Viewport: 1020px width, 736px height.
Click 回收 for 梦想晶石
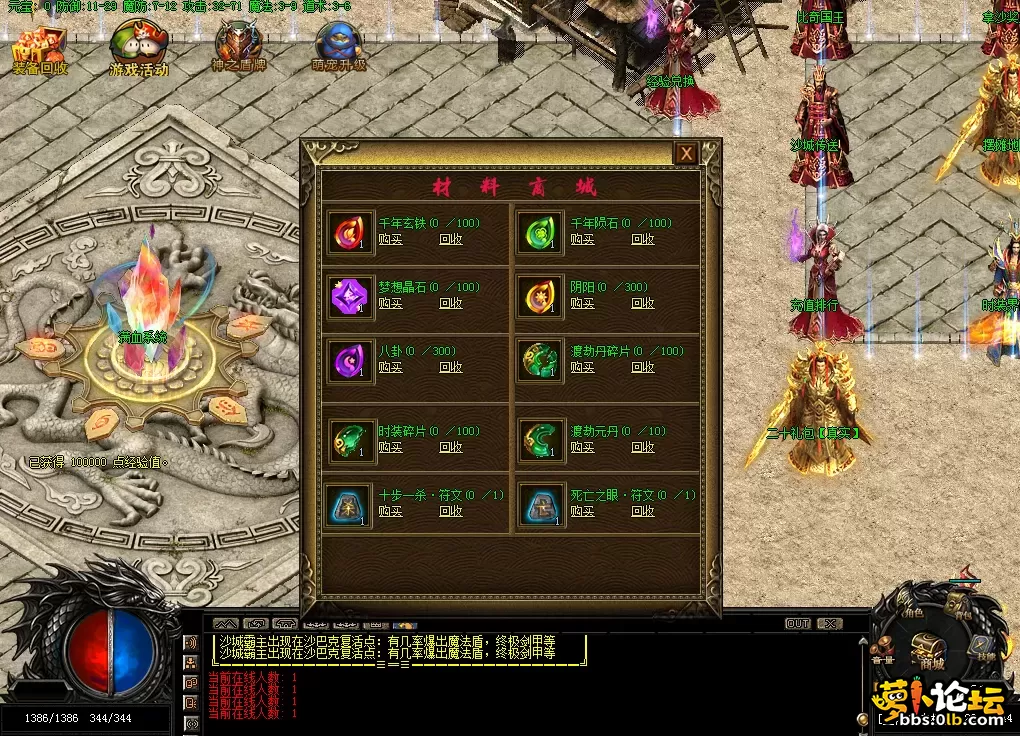451,303
